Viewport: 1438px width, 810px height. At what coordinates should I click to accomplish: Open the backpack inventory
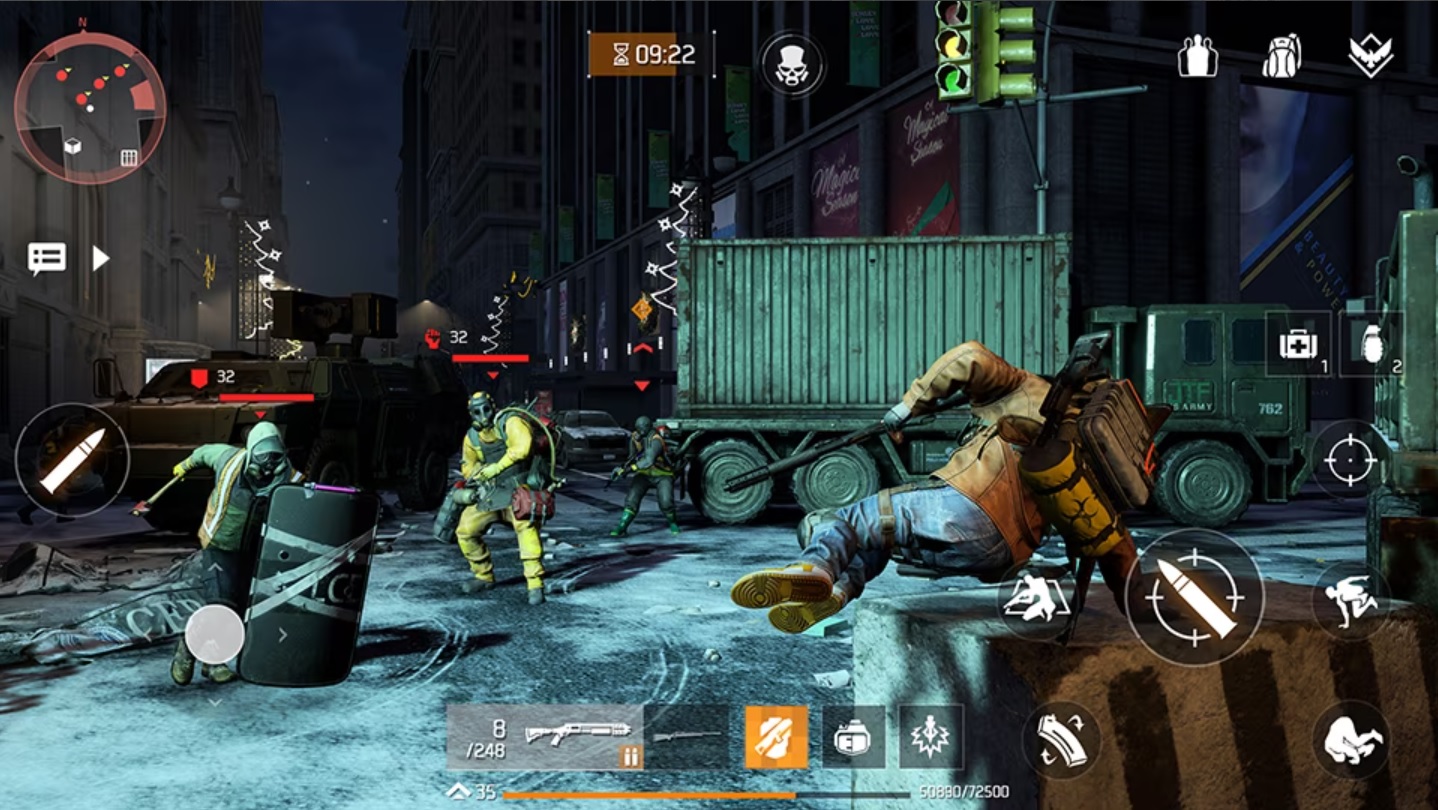tap(1281, 57)
